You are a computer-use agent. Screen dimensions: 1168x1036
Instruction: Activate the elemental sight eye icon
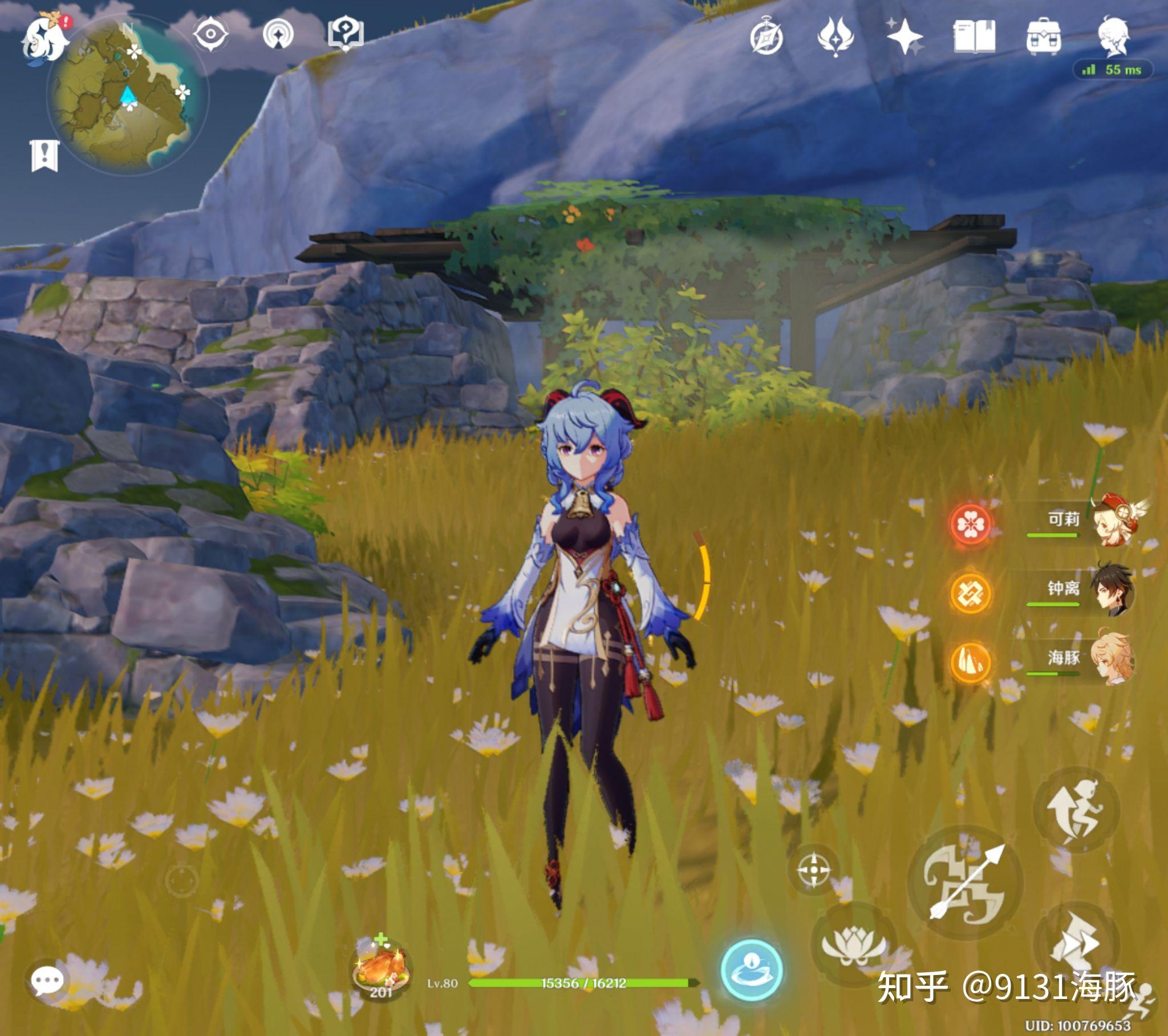[210, 34]
